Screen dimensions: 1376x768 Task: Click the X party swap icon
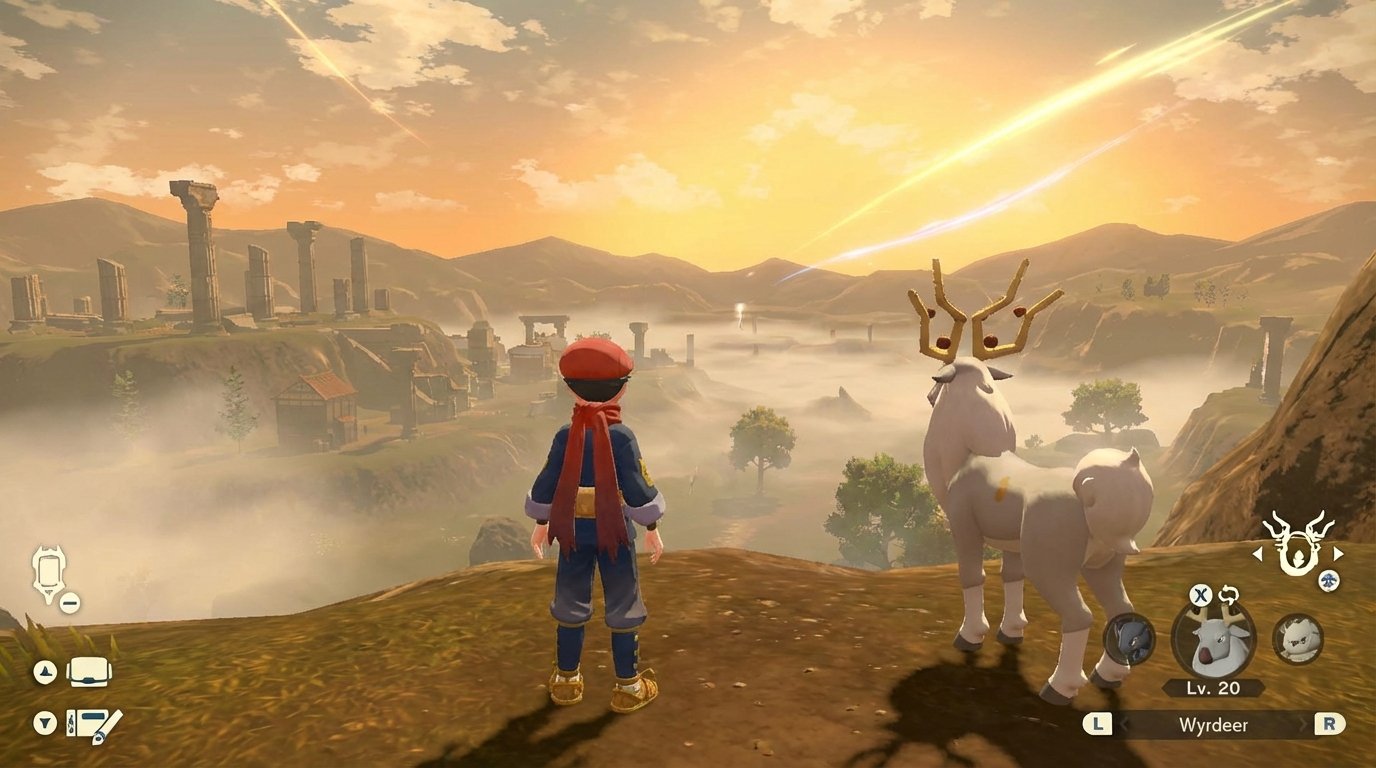click(x=1202, y=595)
